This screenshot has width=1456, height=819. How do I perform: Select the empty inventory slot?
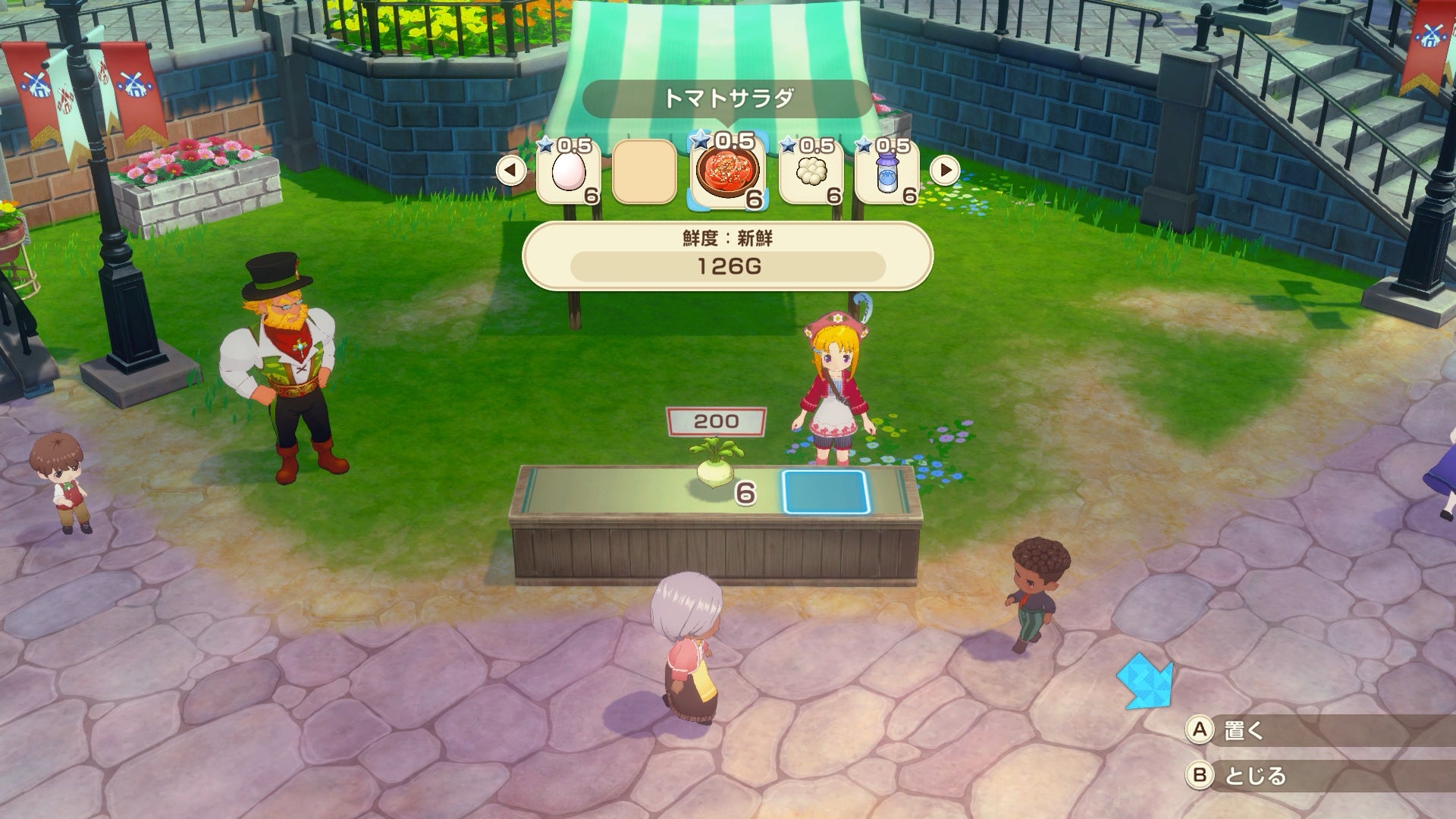tap(644, 173)
